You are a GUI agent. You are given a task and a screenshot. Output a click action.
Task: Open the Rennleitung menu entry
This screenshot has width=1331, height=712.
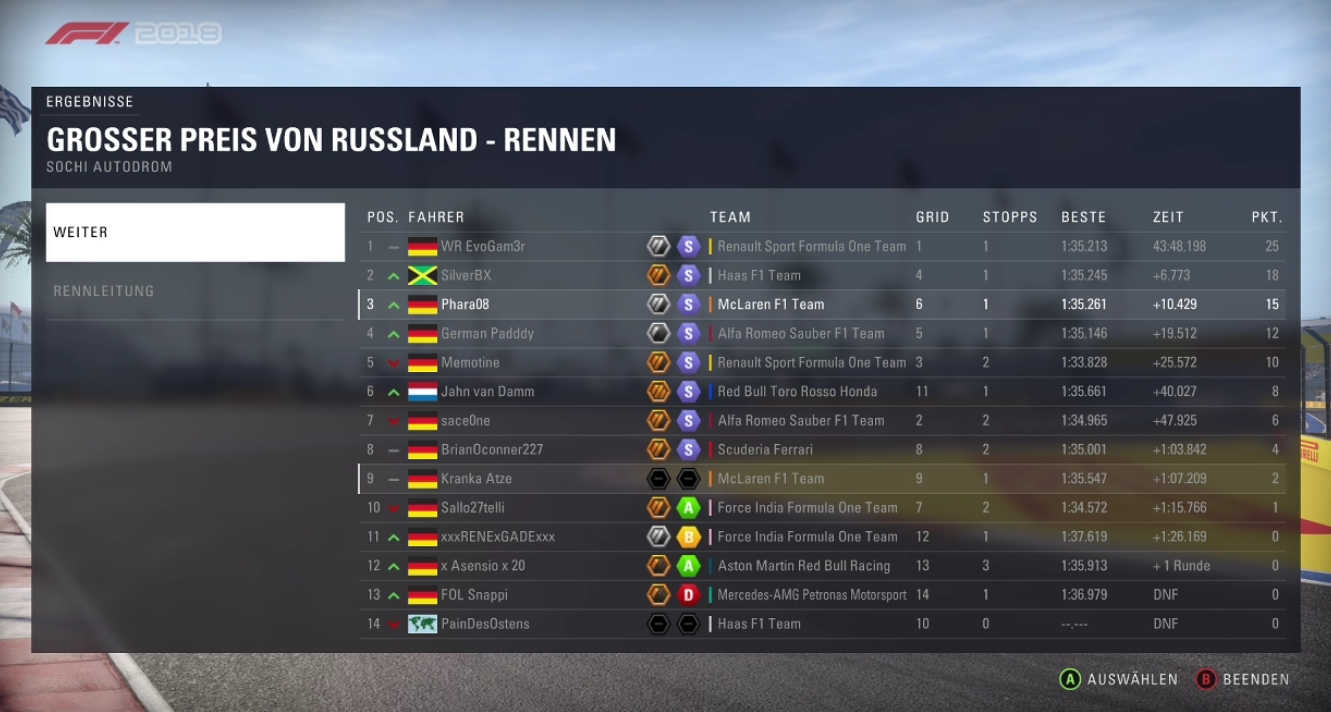coord(195,291)
